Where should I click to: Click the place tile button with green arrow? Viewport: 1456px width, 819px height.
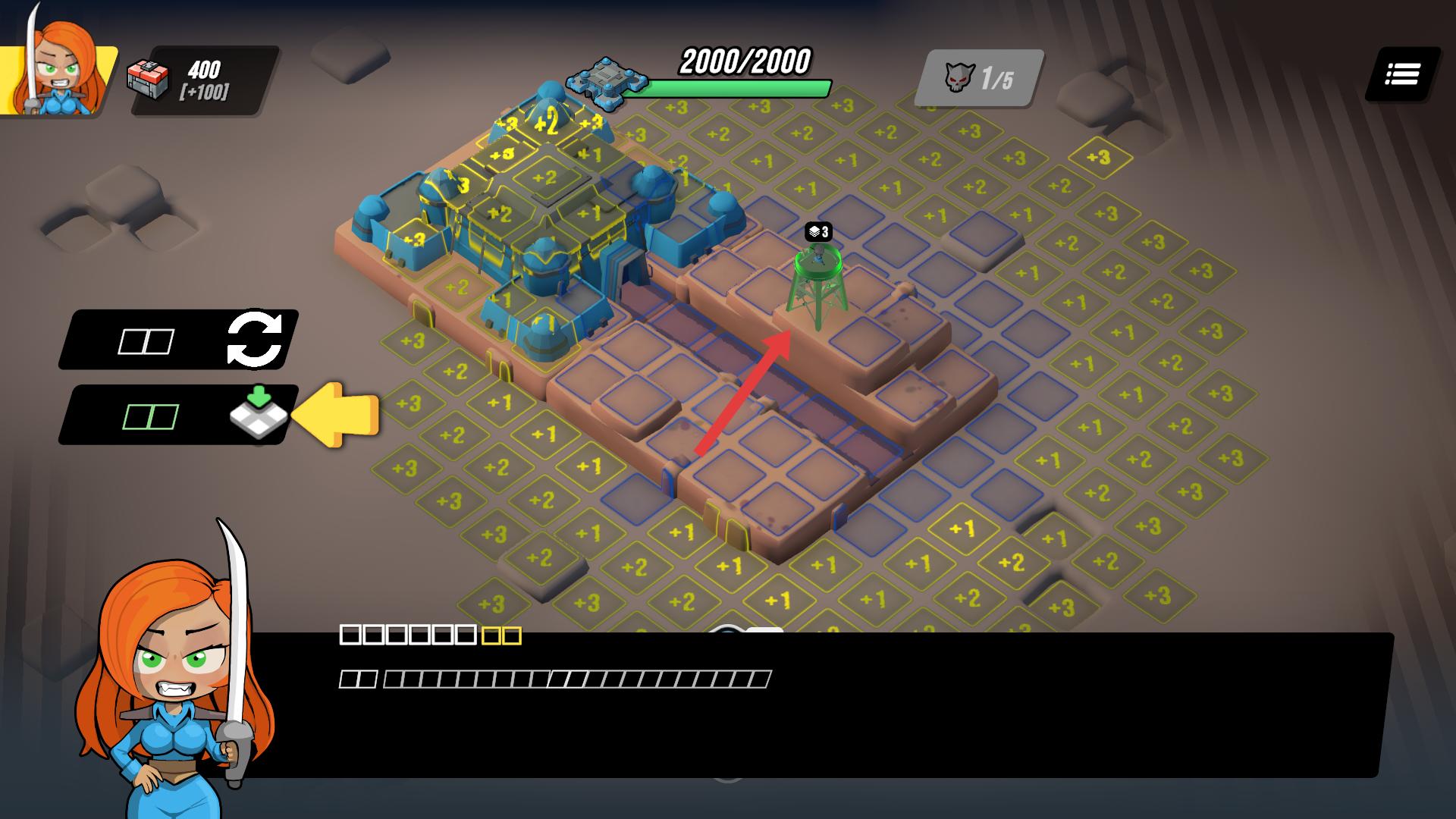[259, 413]
